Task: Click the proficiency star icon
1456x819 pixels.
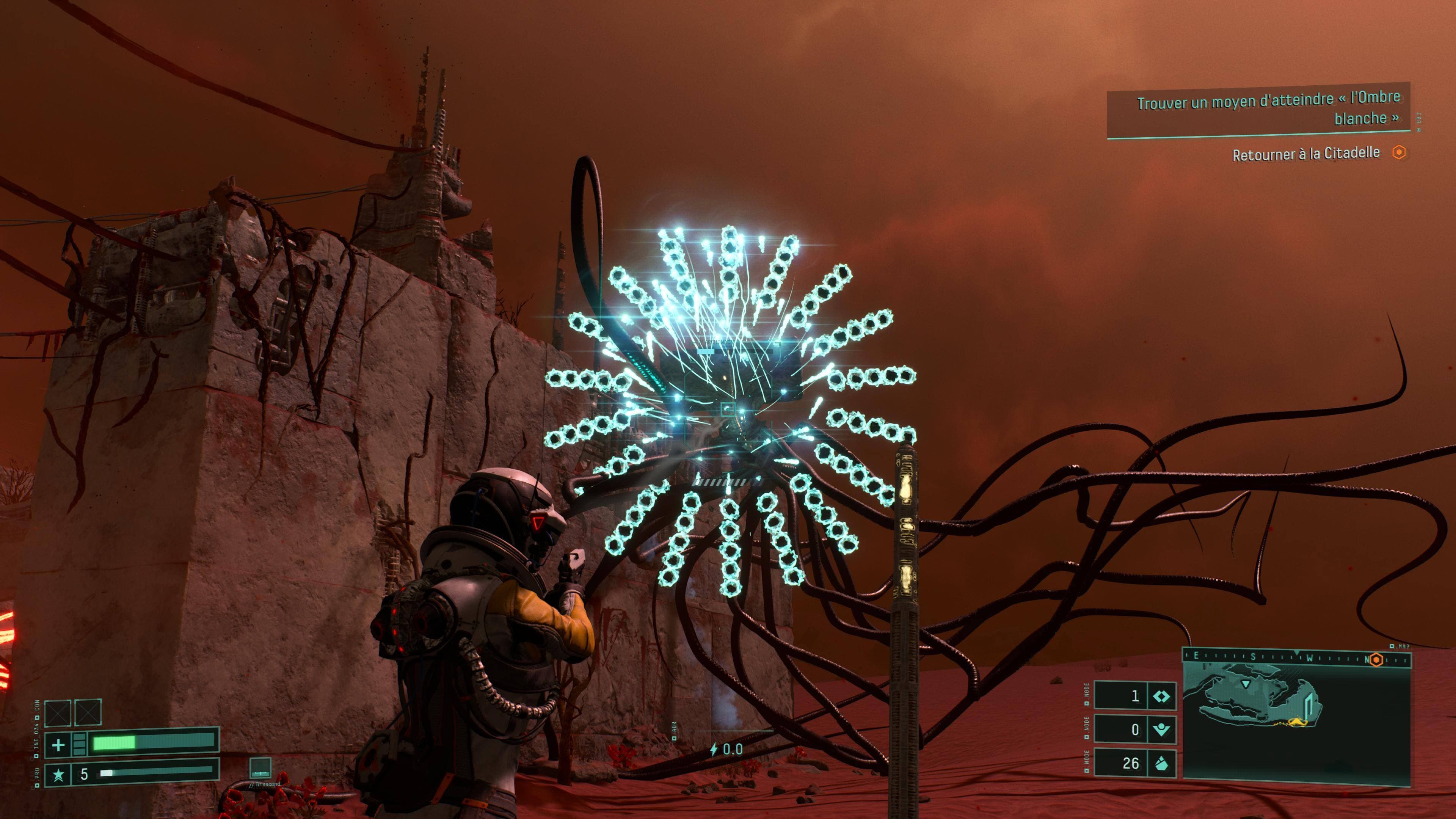Action: pyautogui.click(x=58, y=774)
